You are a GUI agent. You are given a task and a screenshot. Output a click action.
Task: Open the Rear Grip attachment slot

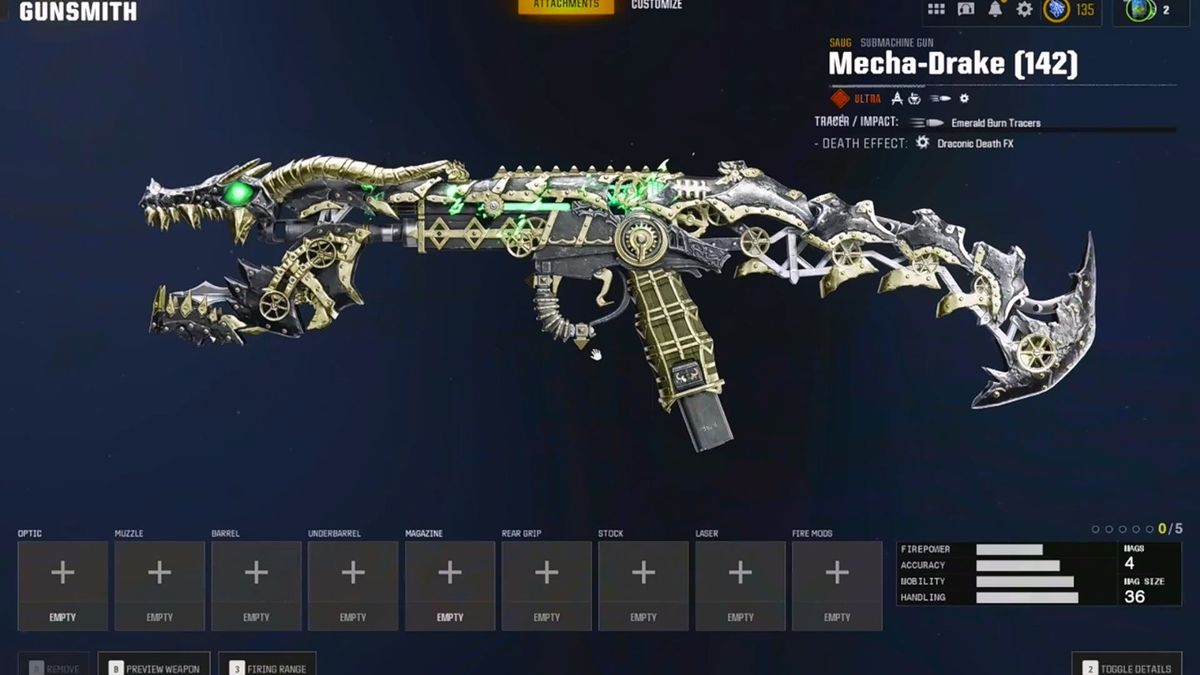tap(546, 585)
